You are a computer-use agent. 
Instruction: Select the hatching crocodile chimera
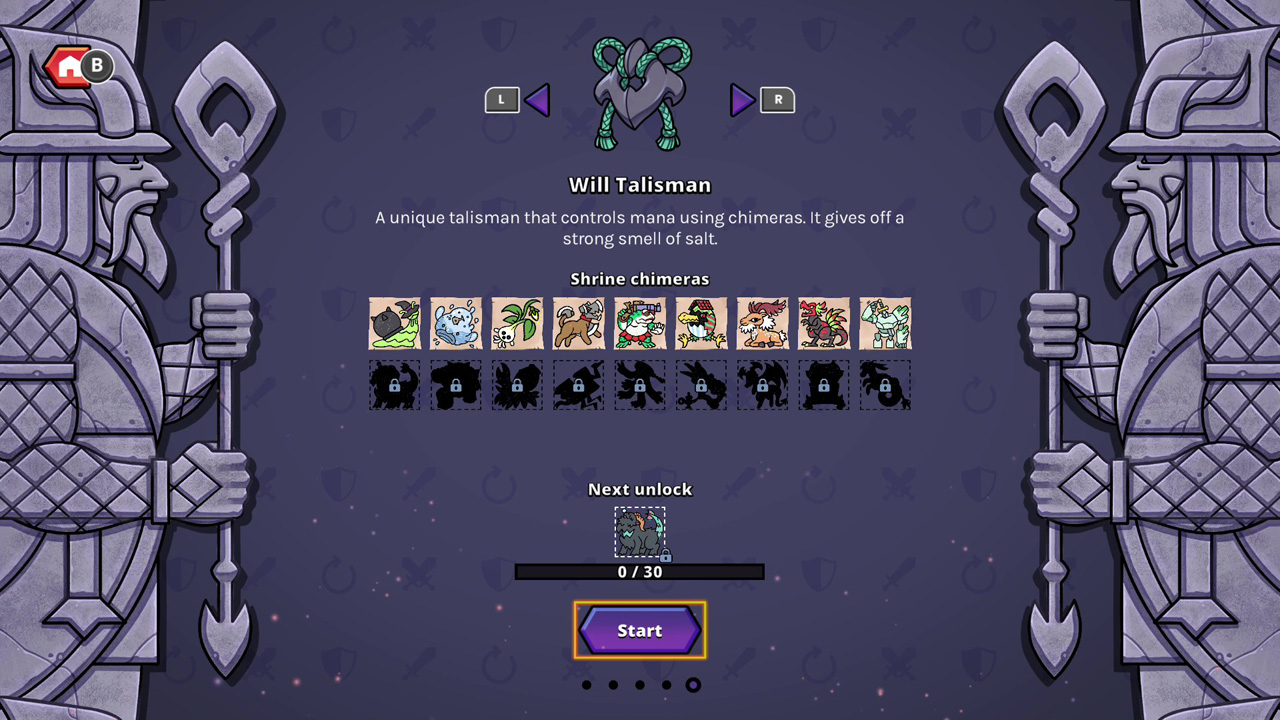(700, 323)
